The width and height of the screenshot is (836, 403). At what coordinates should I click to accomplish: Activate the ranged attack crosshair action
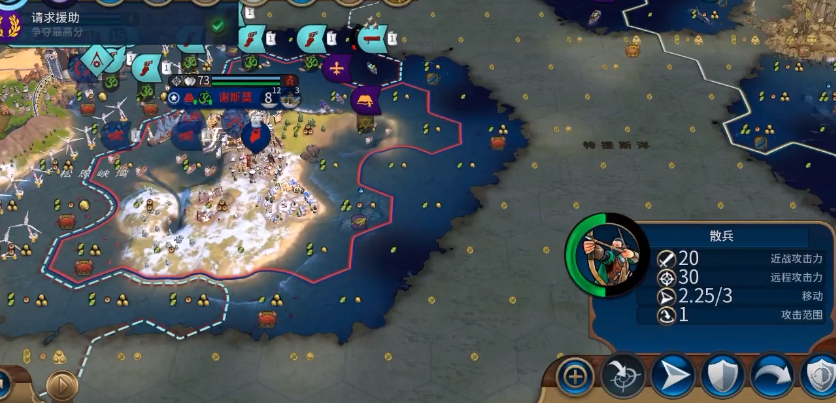point(622,377)
